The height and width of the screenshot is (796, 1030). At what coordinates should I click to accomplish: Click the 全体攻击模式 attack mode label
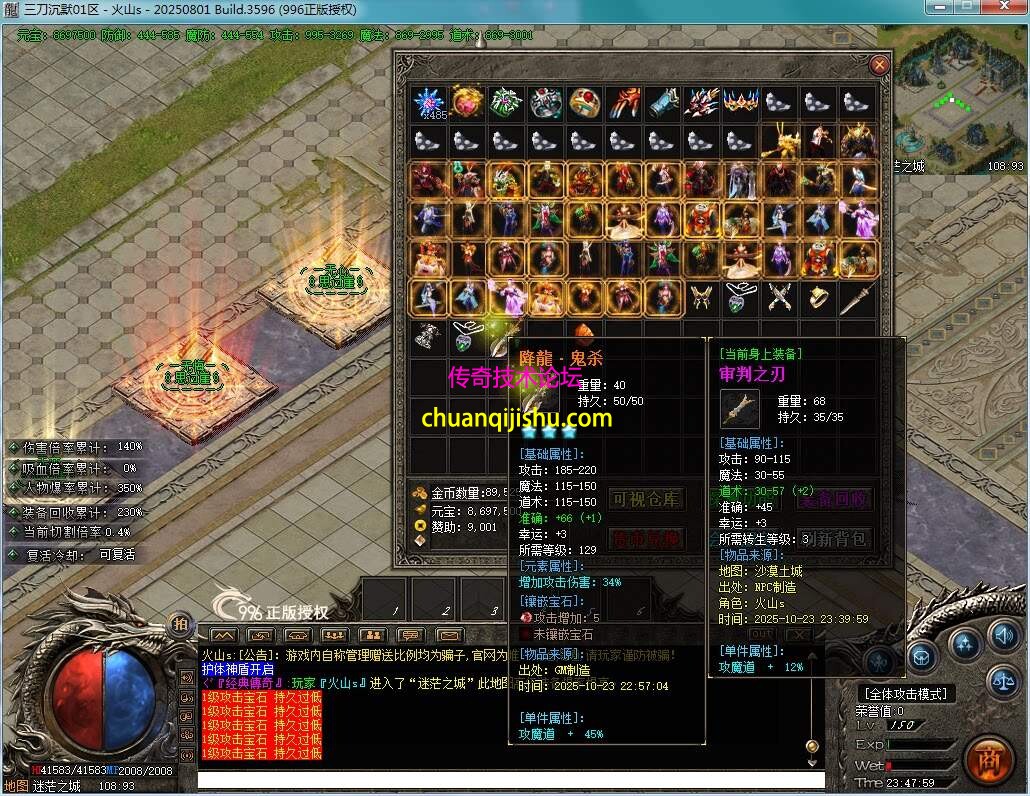[x=907, y=693]
